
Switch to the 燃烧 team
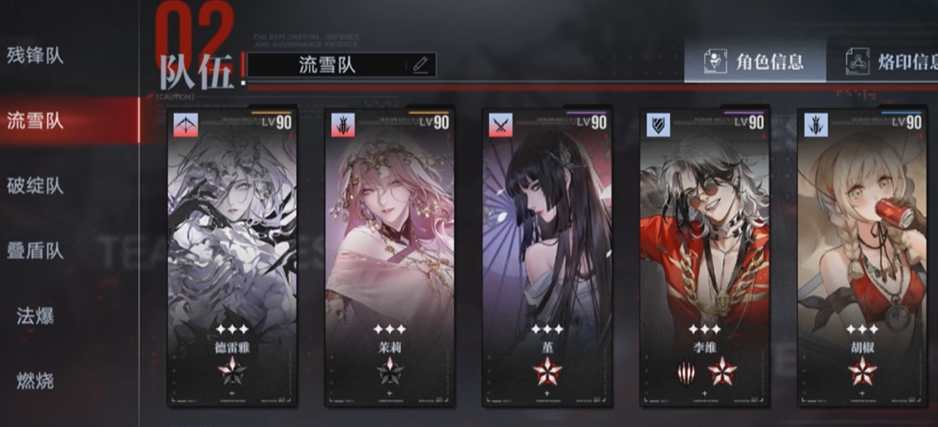tap(35, 381)
